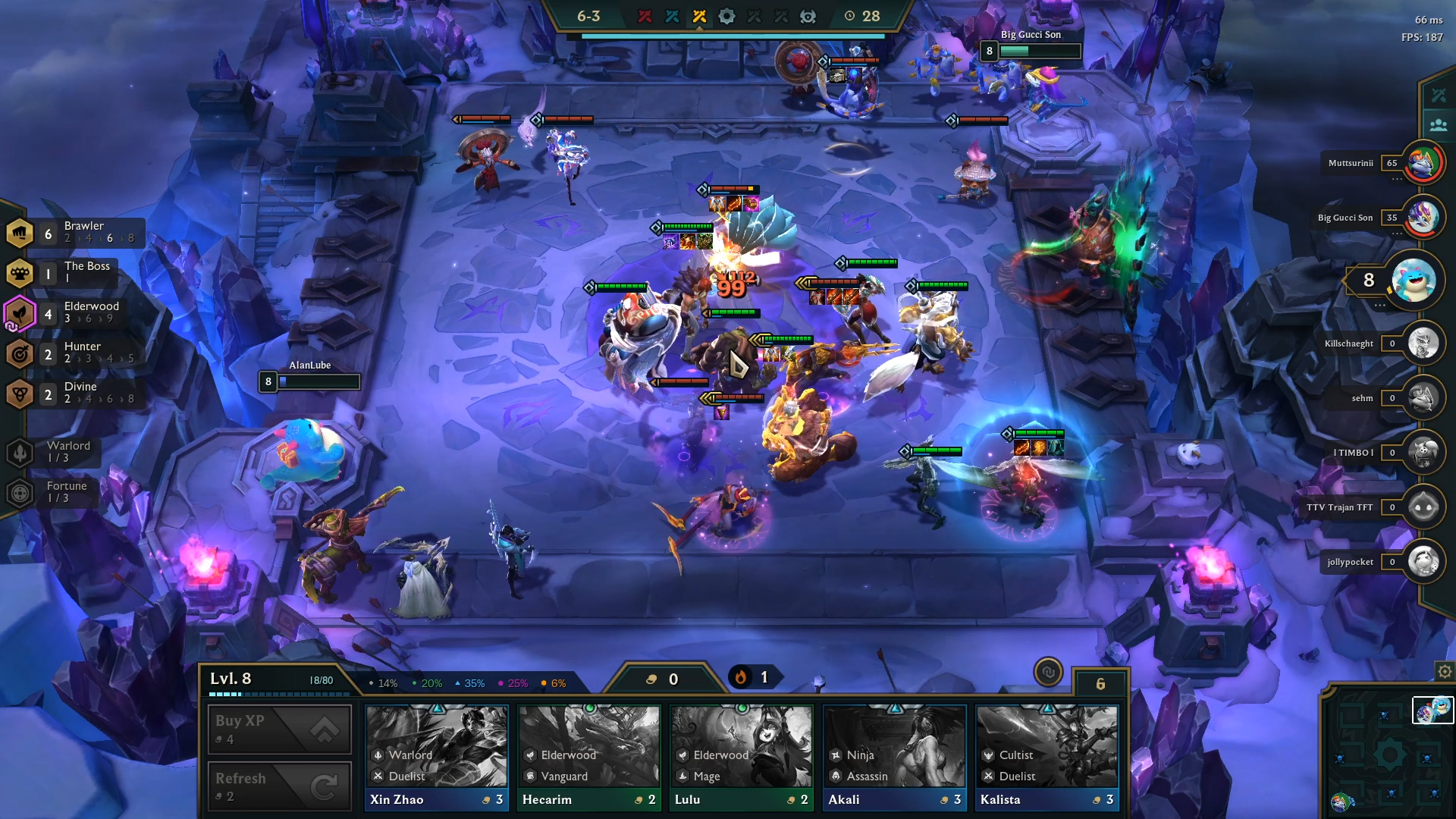Click the Fortune trait icon
The width and height of the screenshot is (1456, 819).
point(18,494)
